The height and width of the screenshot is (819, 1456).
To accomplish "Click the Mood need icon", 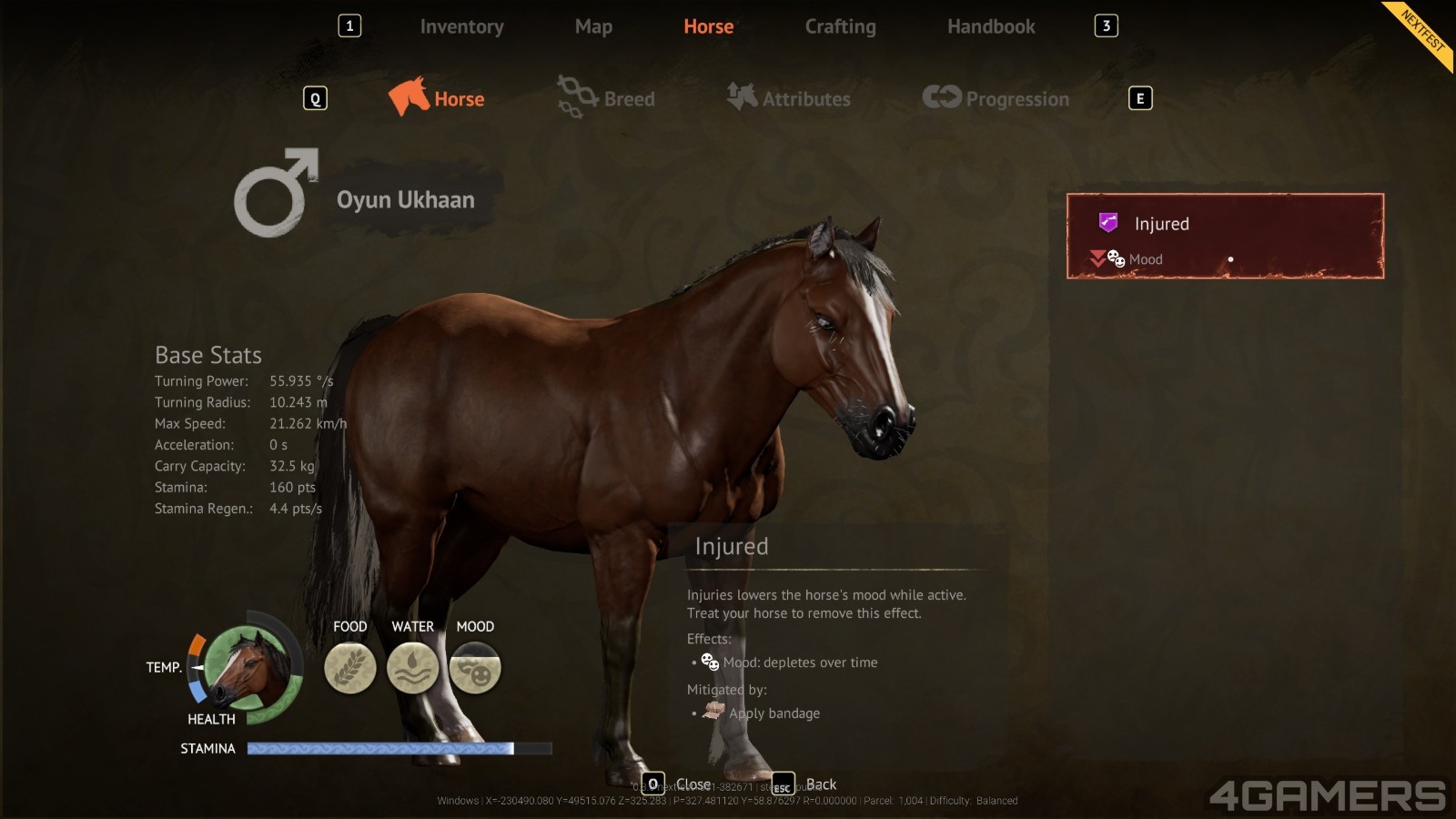I will pyautogui.click(x=475, y=668).
